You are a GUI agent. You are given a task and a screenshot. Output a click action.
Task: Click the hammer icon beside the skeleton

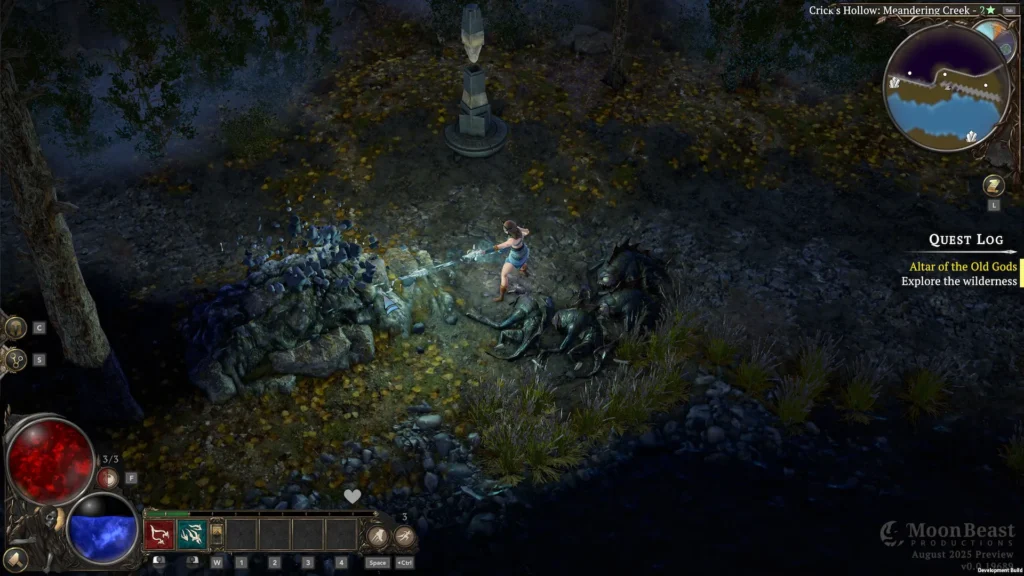pos(14,559)
